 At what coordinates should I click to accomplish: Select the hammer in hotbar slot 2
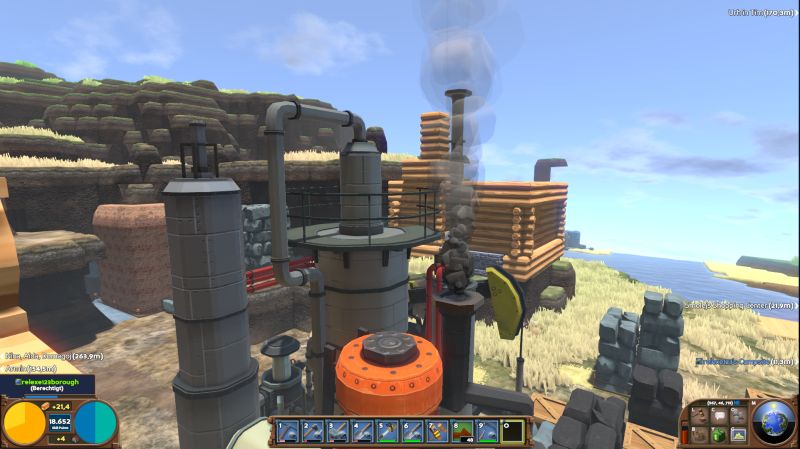(x=312, y=432)
